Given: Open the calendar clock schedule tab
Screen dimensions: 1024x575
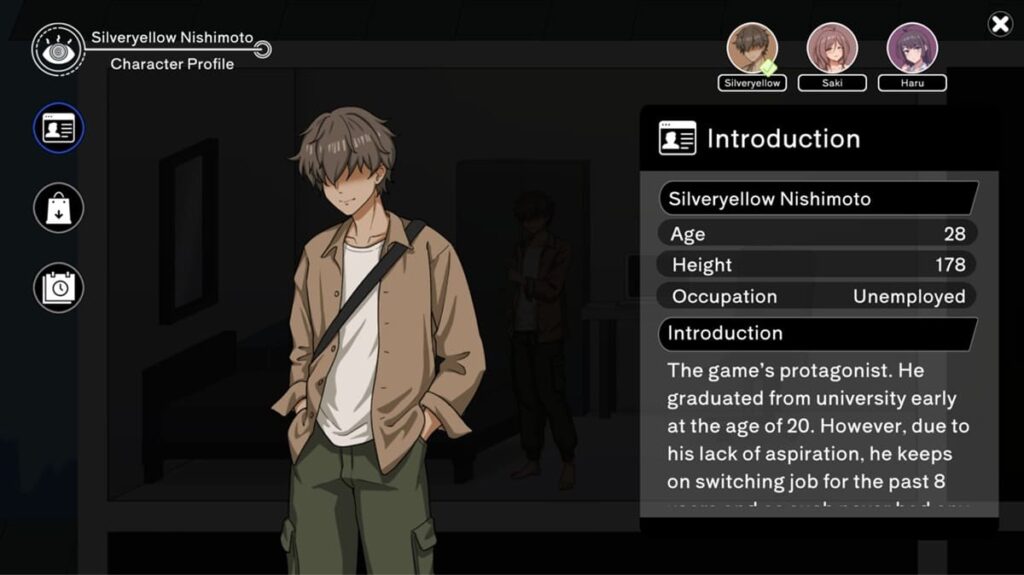Looking at the screenshot, I should coord(59,287).
